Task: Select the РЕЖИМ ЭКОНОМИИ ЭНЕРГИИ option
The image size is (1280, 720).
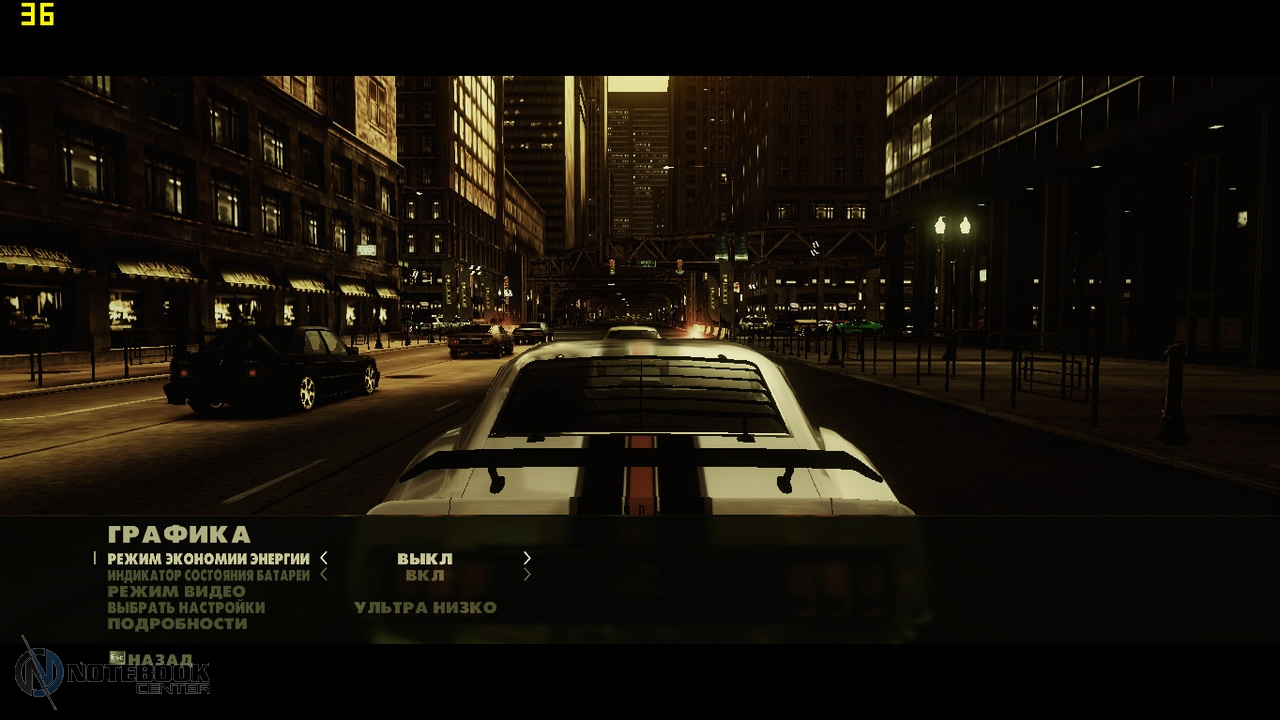Action: [x=208, y=559]
